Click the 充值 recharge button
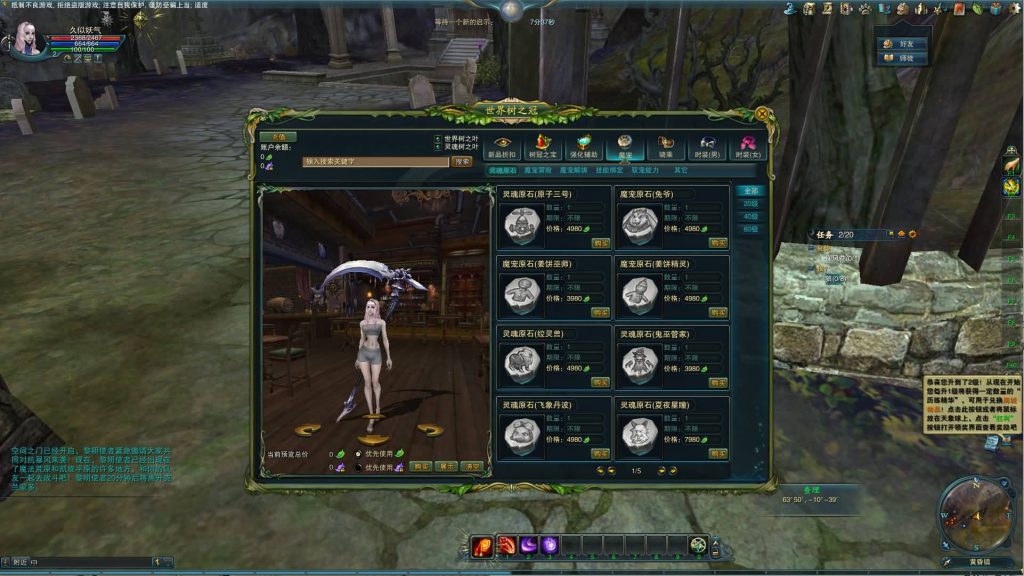Viewport: 1024px width, 576px height. coord(278,137)
